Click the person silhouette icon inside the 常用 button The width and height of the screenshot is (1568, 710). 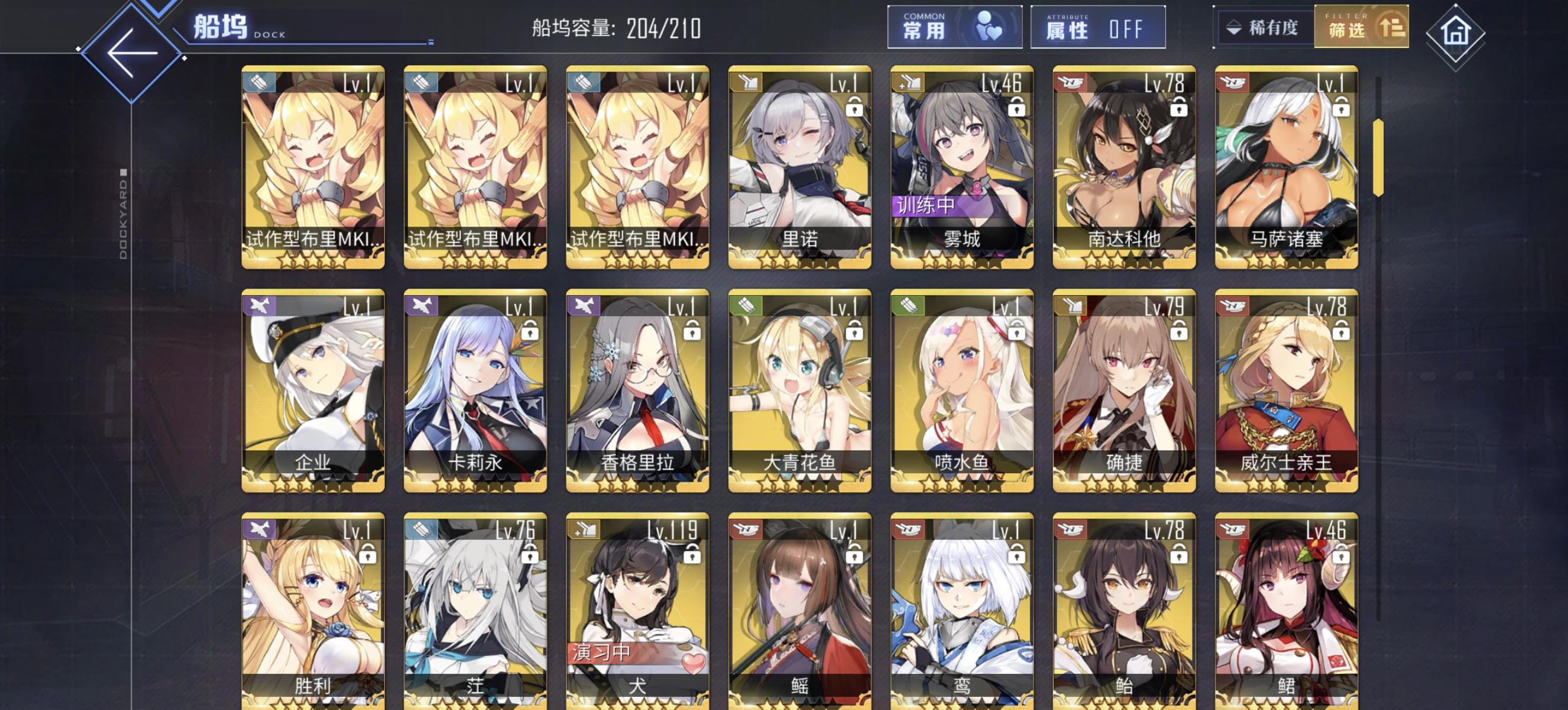point(989,27)
